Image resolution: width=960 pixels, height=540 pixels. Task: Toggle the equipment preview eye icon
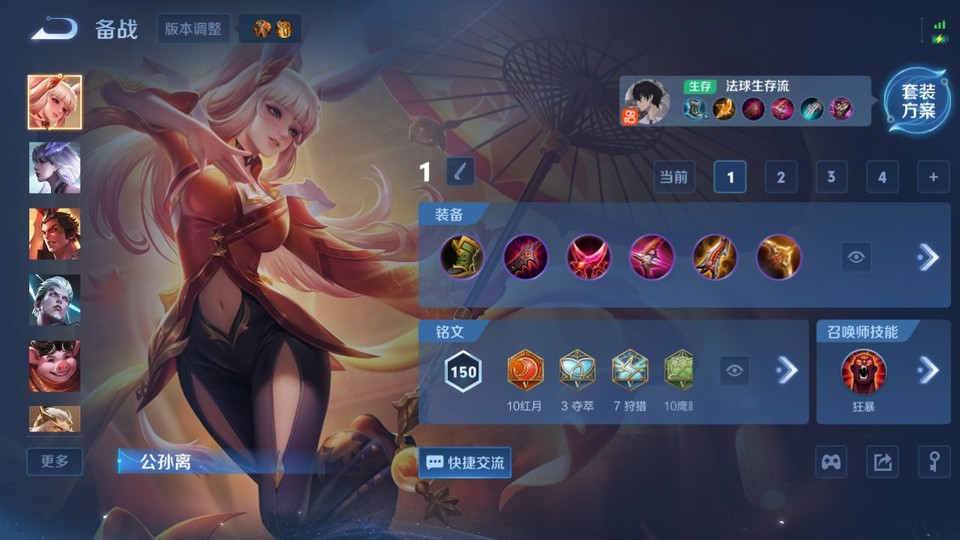click(x=856, y=257)
